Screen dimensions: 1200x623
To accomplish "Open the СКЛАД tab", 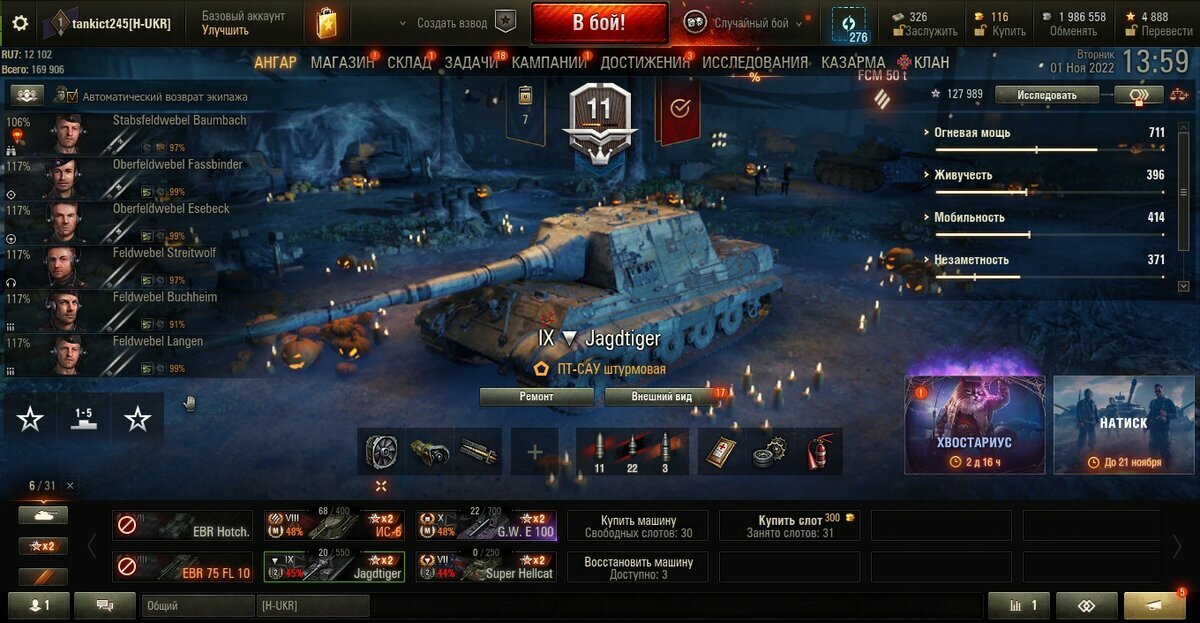I will click(409, 62).
